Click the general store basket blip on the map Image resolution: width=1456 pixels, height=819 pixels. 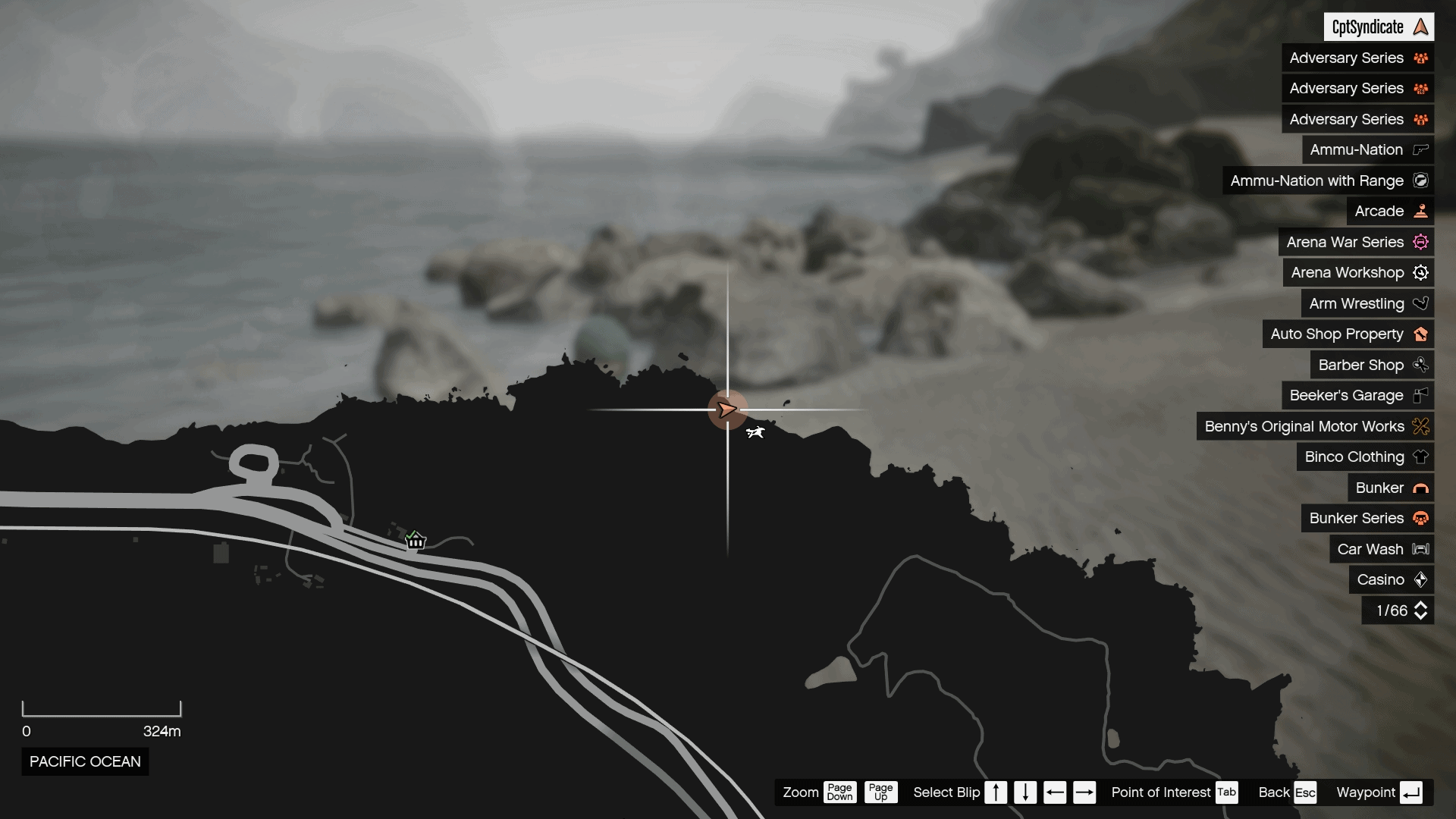(416, 540)
